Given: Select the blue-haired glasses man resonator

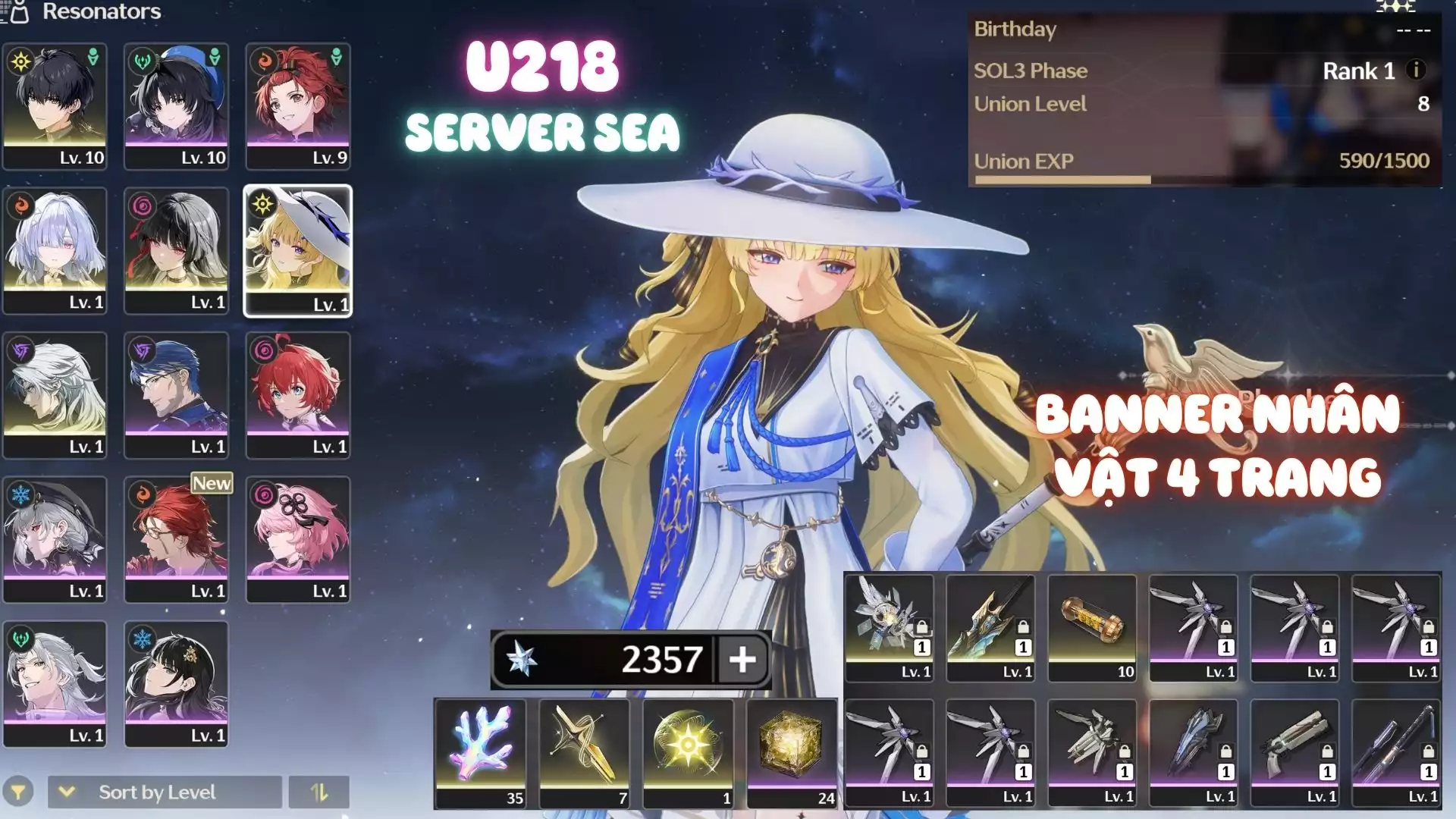Looking at the screenshot, I should coord(176,394).
